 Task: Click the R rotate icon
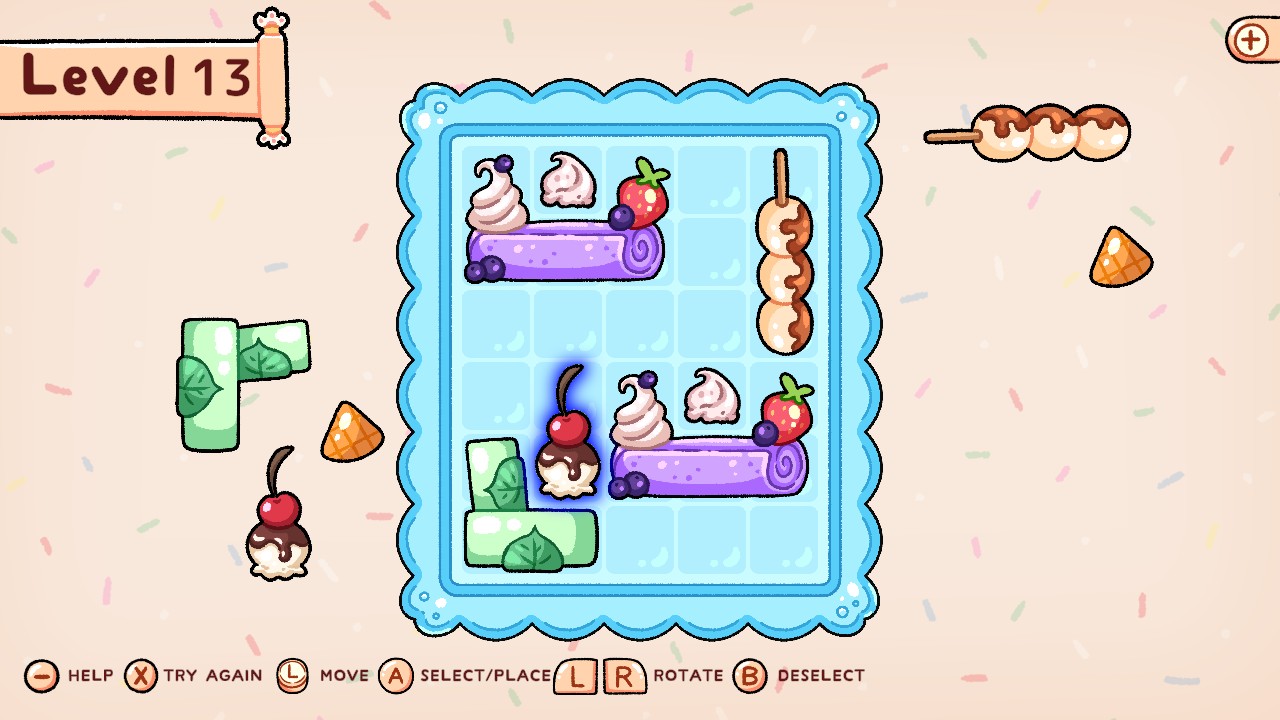[x=620, y=675]
